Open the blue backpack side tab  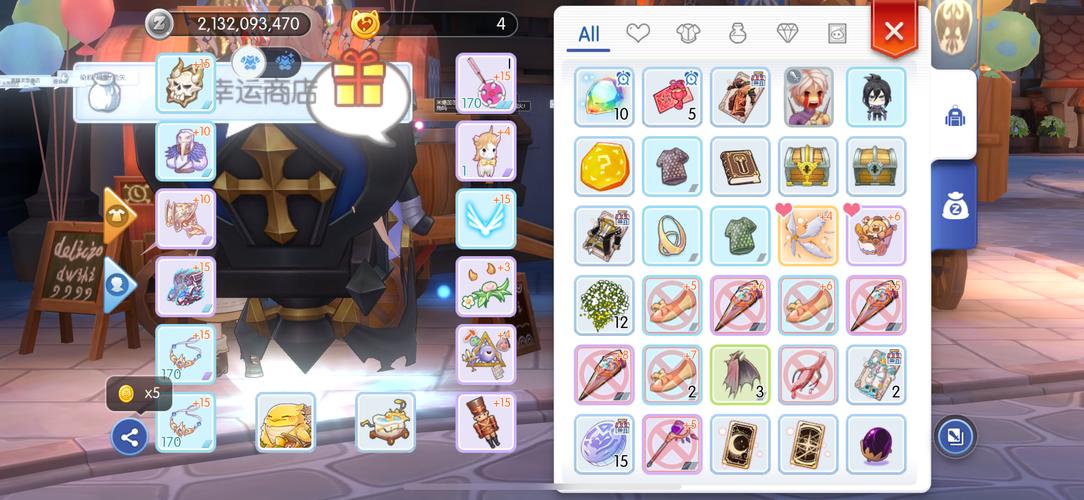click(x=954, y=116)
